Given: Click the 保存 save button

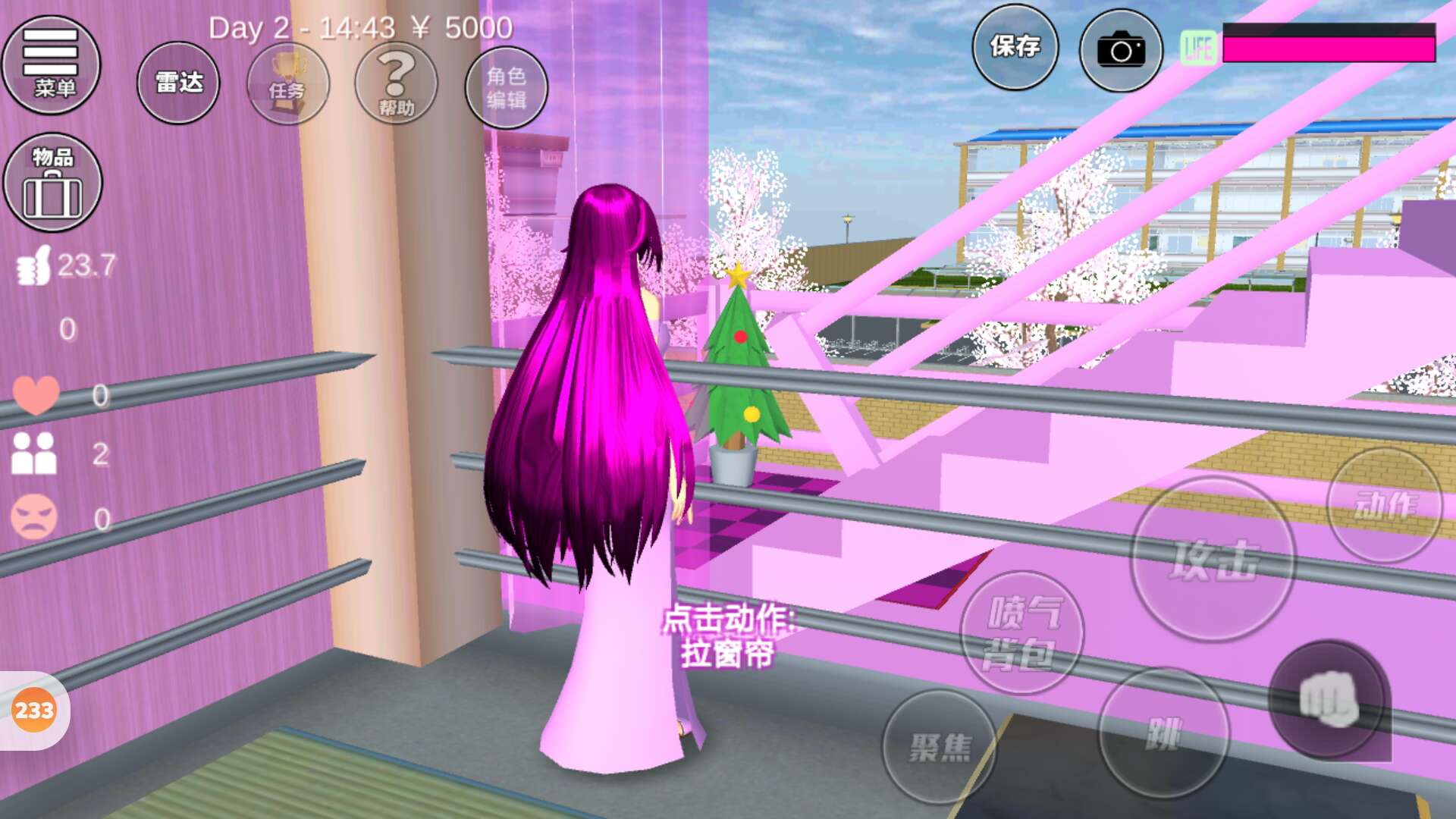Looking at the screenshot, I should 1015,47.
